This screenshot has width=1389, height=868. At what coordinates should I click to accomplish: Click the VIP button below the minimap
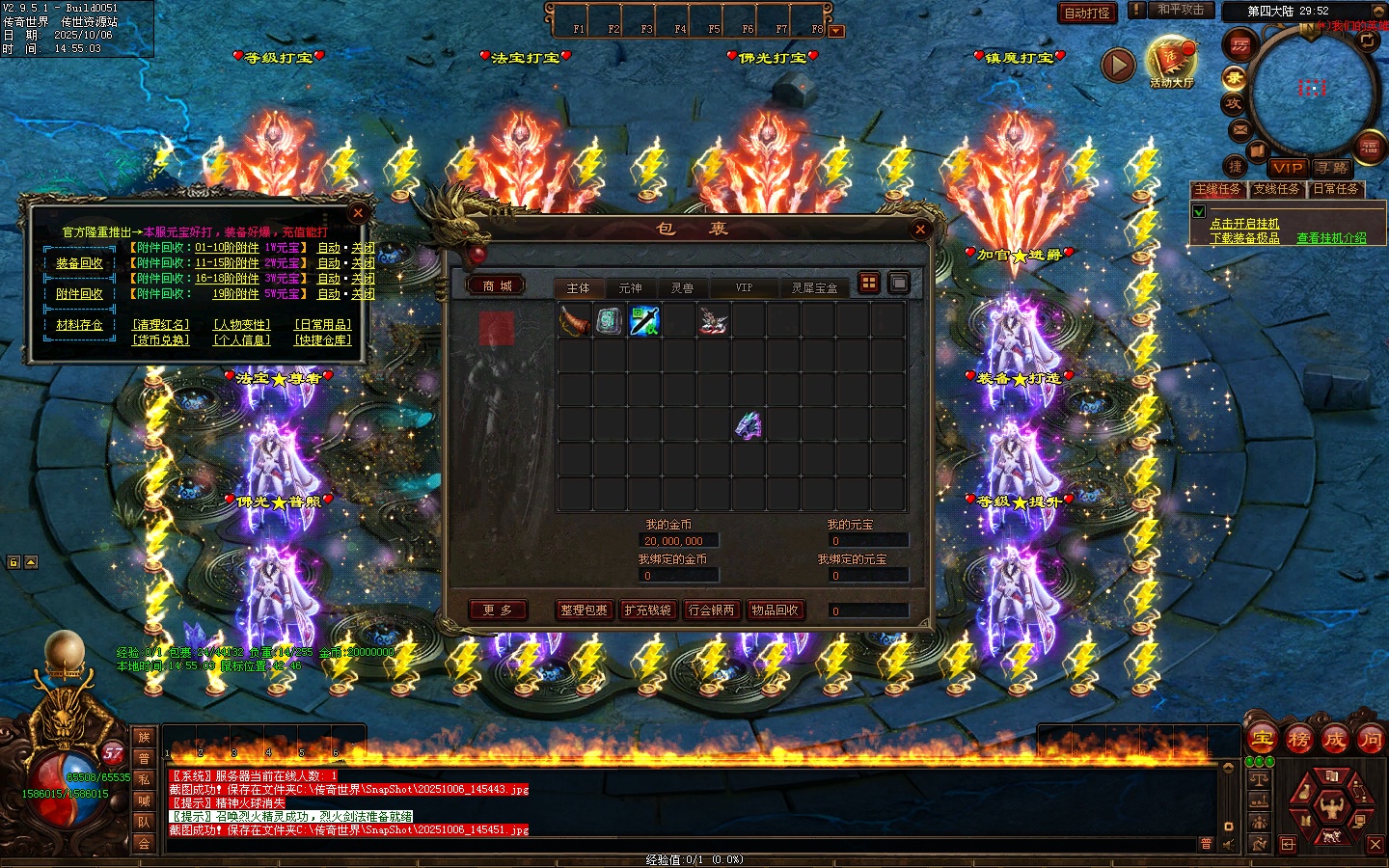(x=1288, y=168)
